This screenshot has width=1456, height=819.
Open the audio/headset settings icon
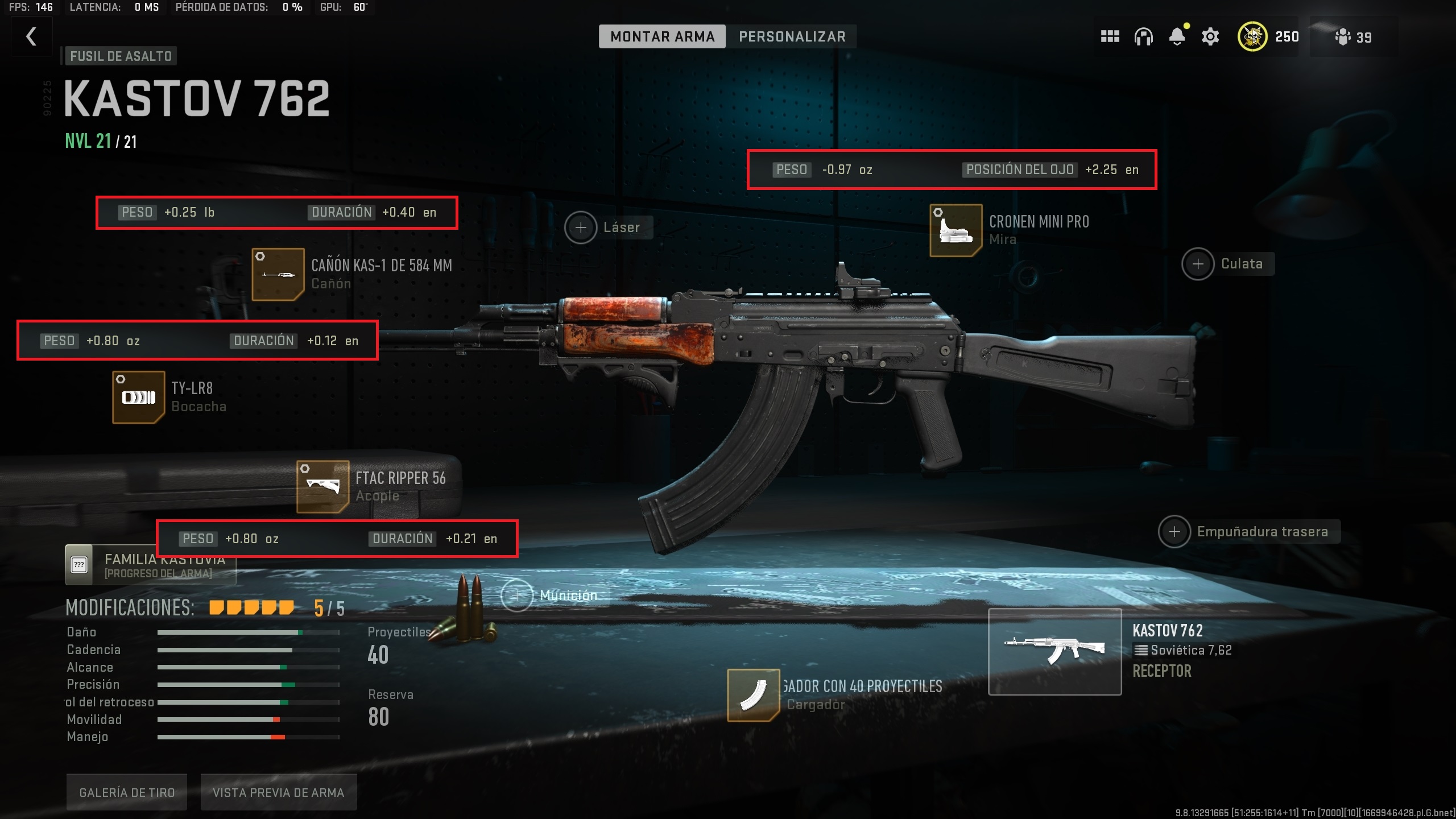(1143, 36)
